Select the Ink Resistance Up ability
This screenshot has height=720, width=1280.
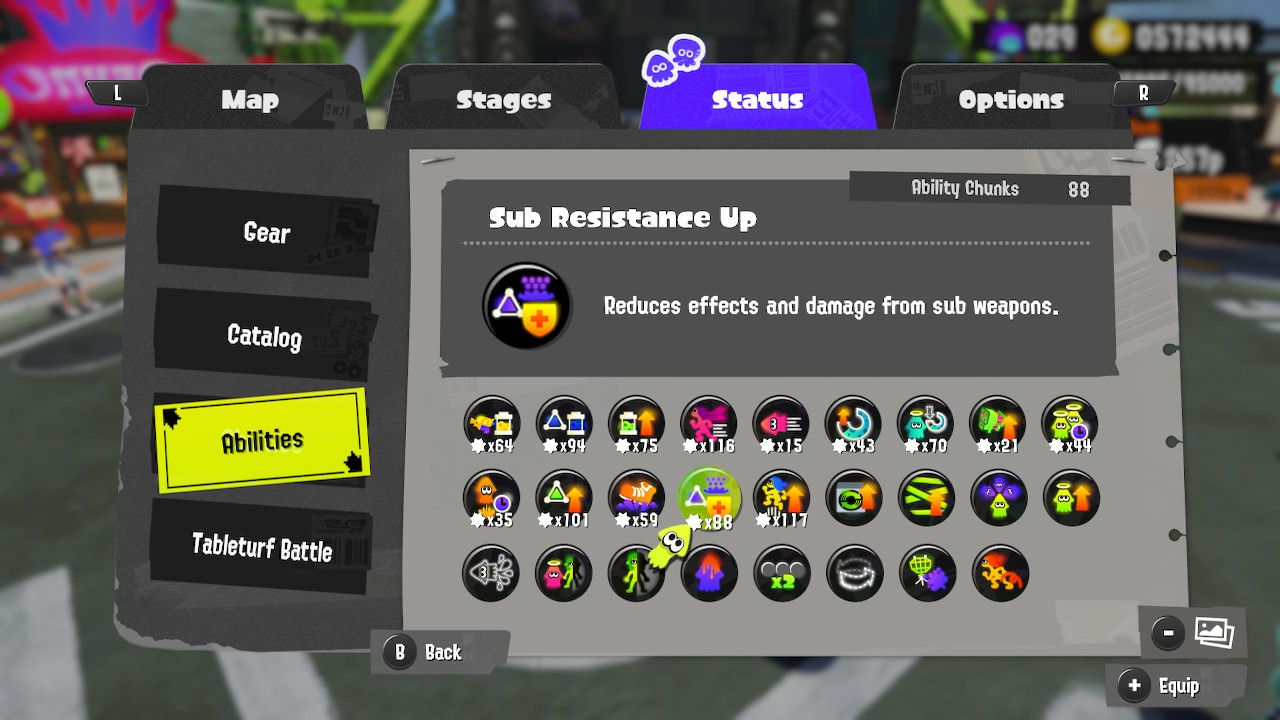coord(636,498)
